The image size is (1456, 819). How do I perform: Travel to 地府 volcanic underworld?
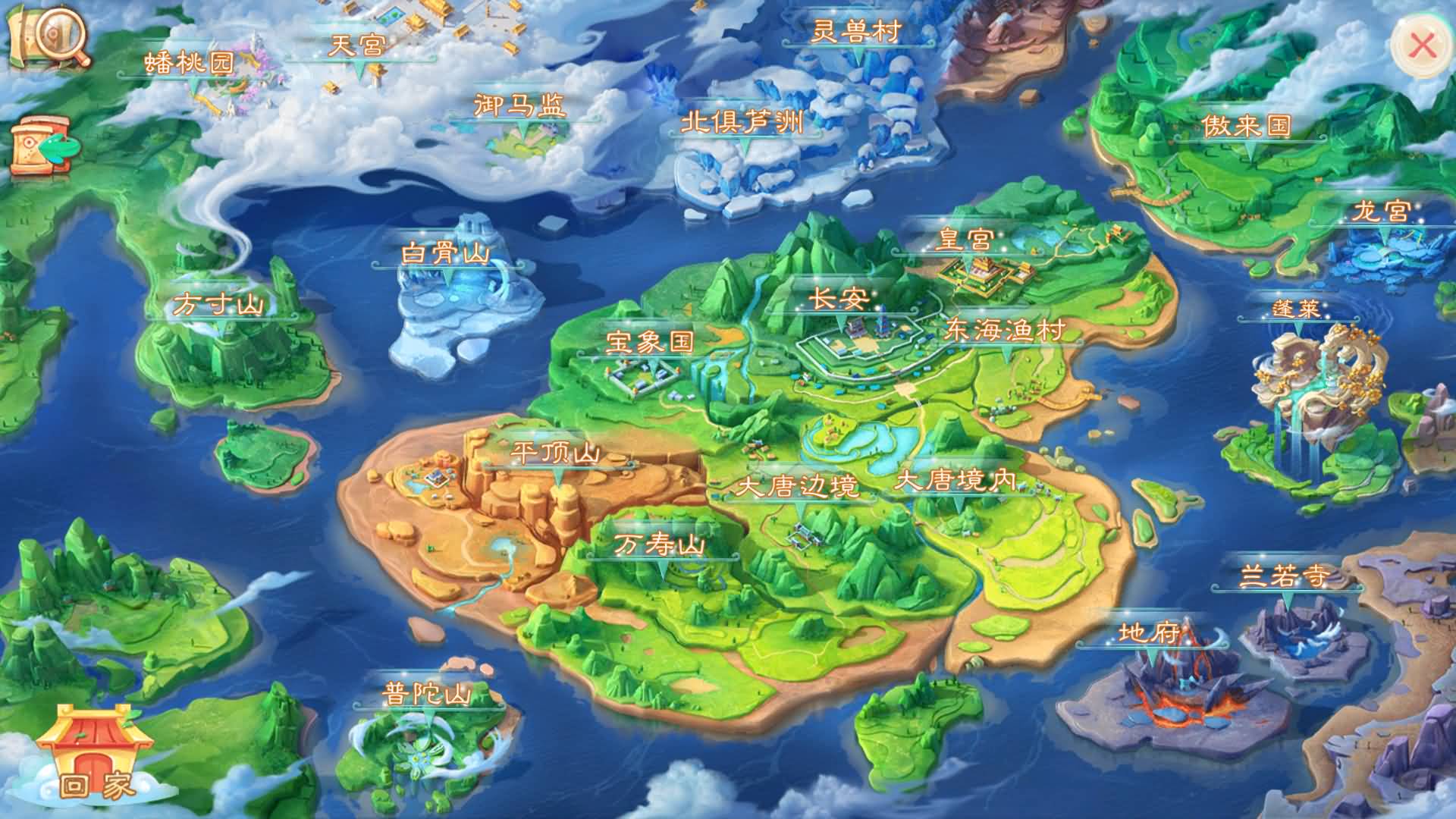pos(1150,631)
